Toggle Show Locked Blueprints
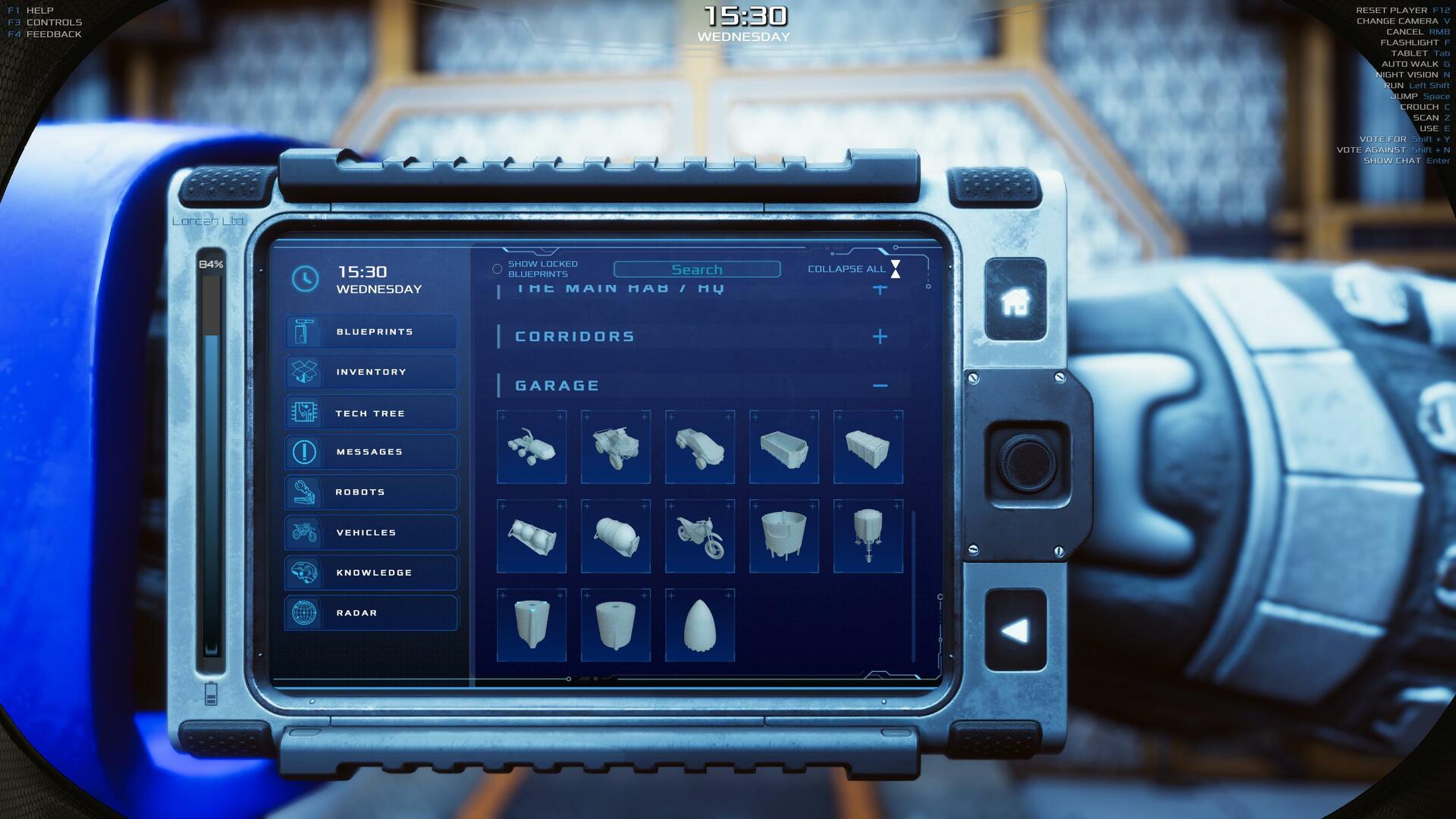 [497, 269]
